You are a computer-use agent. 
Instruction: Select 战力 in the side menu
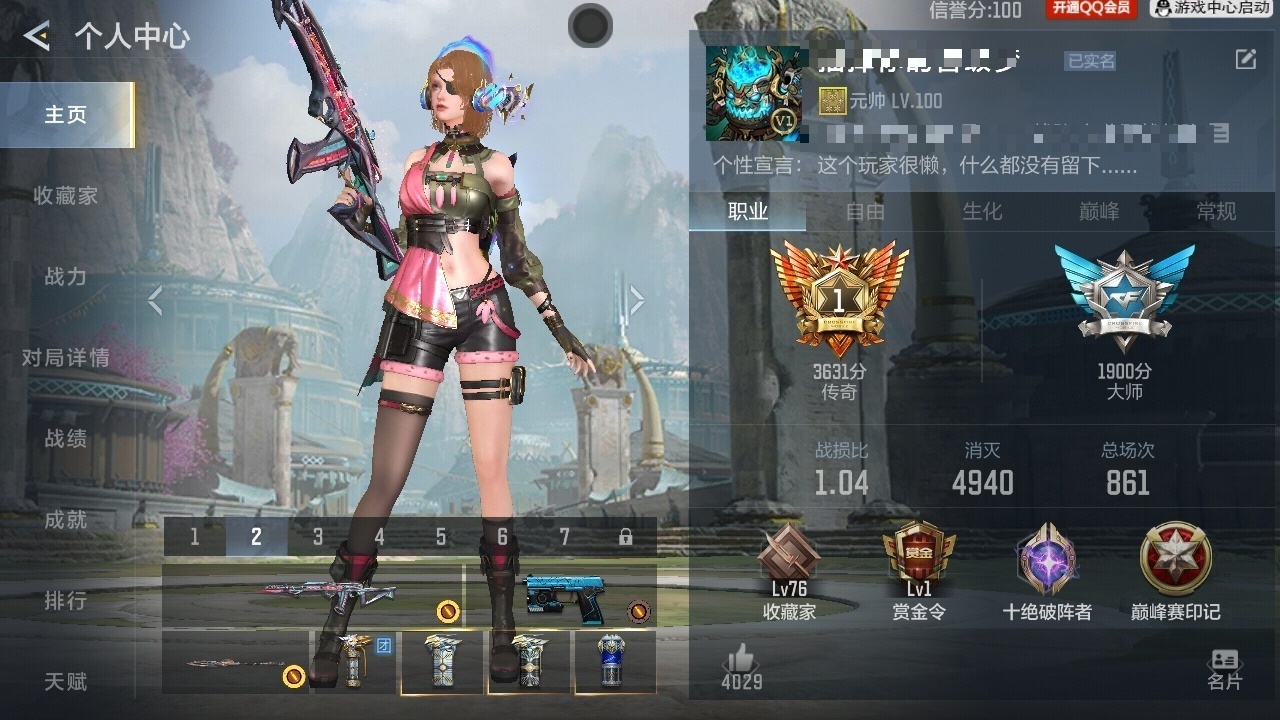pyautogui.click(x=66, y=277)
